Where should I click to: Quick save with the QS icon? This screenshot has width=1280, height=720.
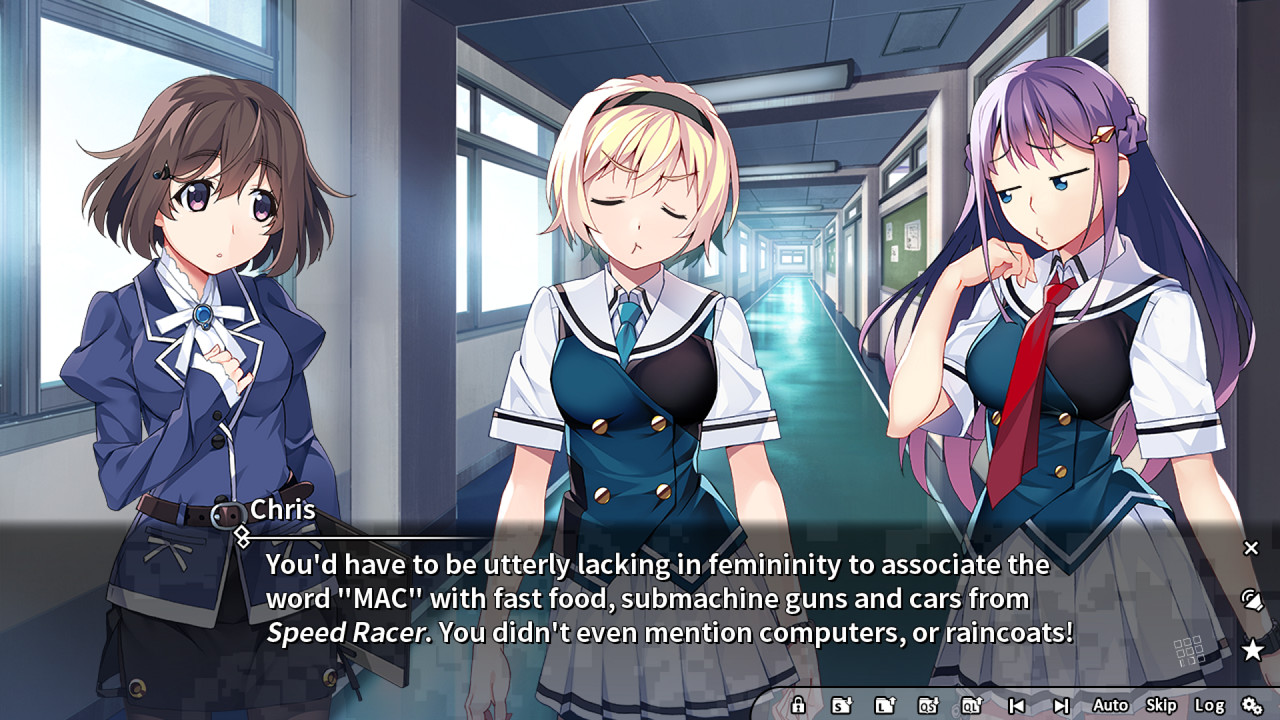928,705
